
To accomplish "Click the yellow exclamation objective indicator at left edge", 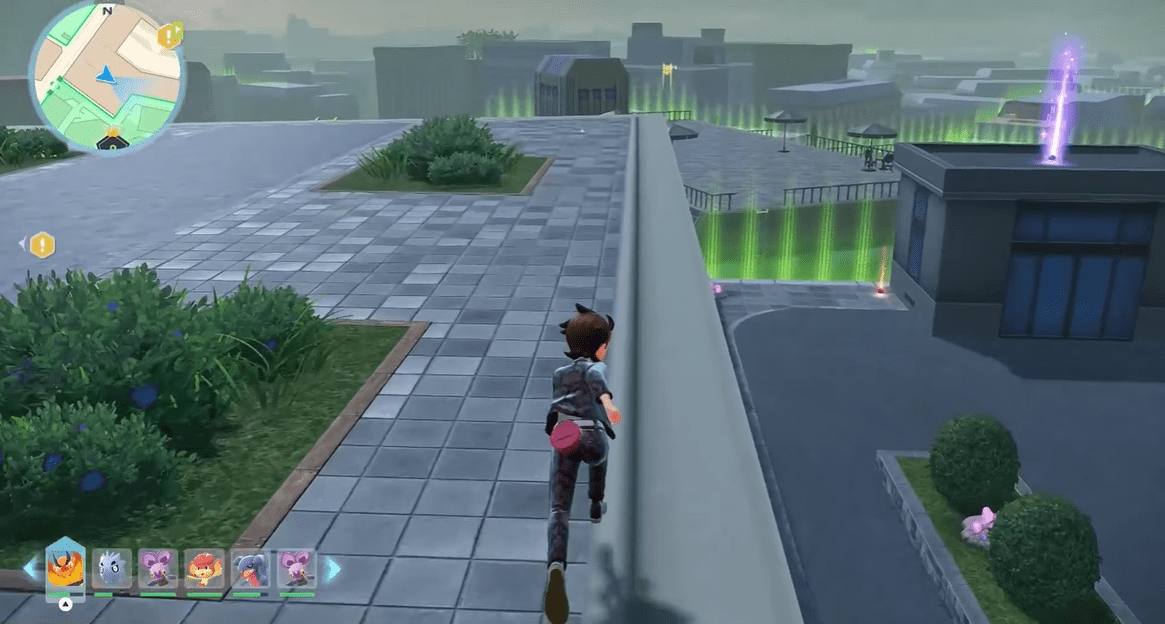I will (x=42, y=244).
